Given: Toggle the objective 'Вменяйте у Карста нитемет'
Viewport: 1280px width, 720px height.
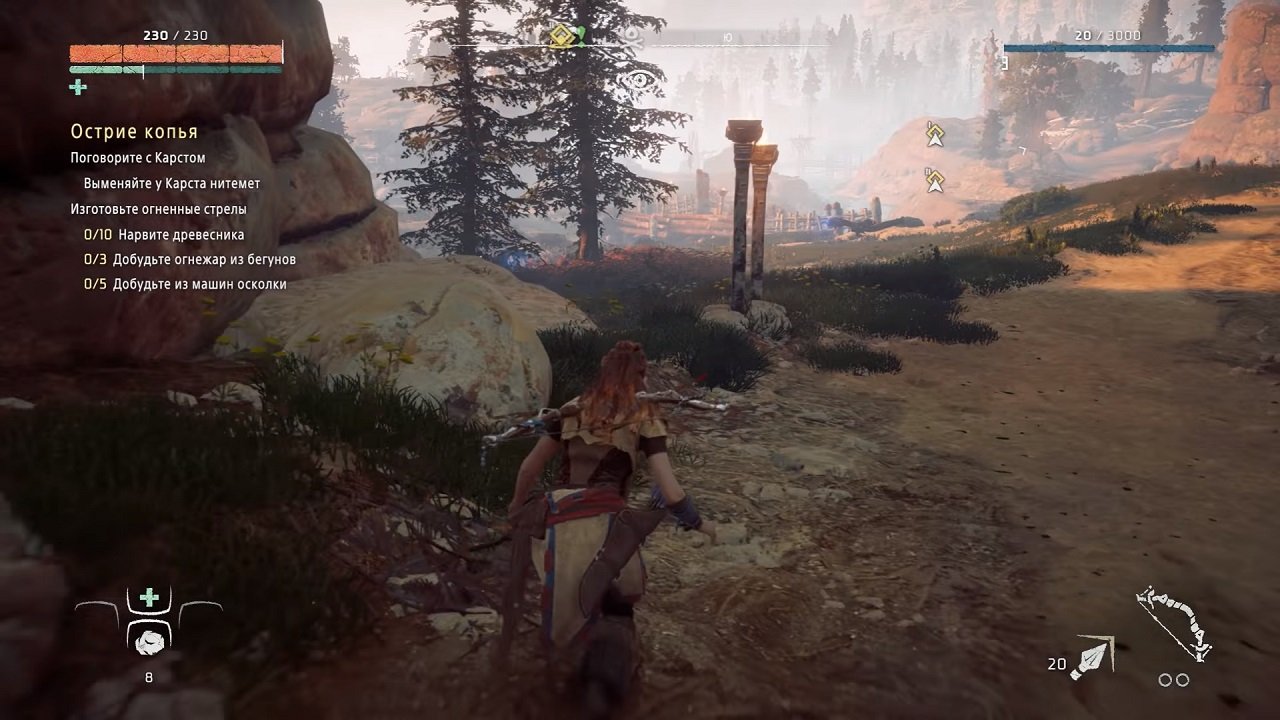Looking at the screenshot, I should click(174, 184).
